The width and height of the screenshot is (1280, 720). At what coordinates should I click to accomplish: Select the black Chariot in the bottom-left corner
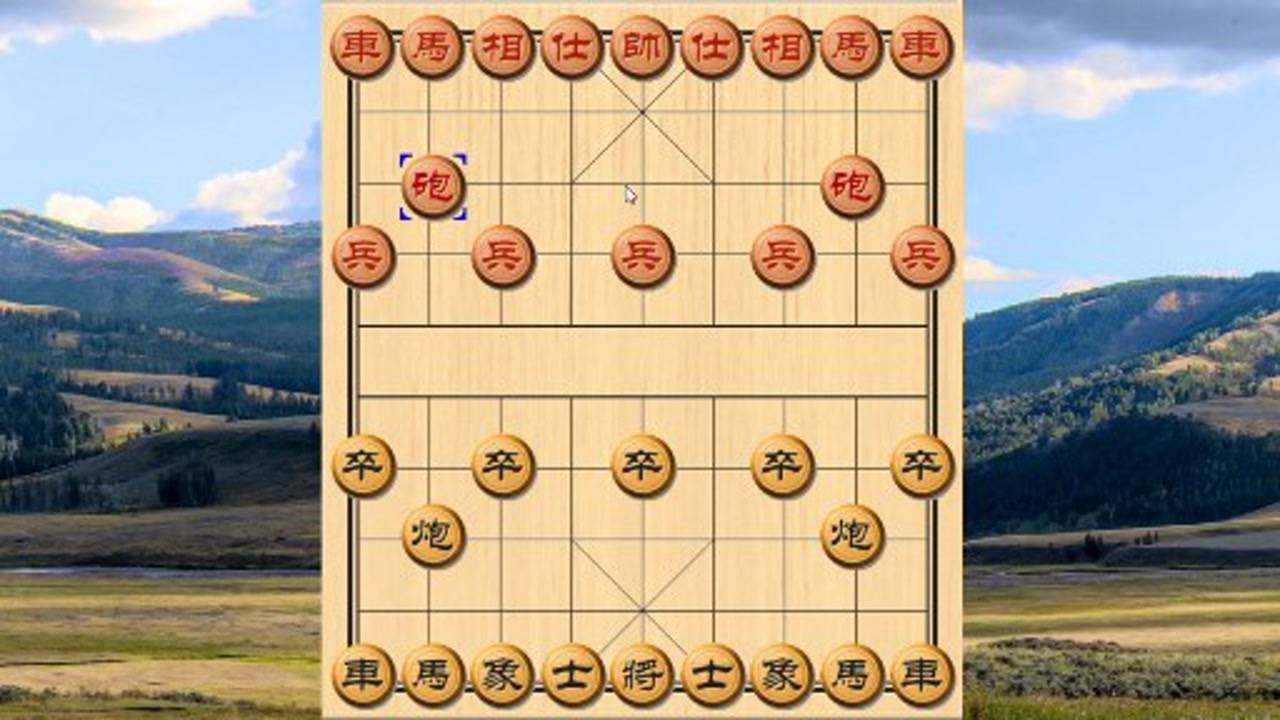tap(364, 676)
